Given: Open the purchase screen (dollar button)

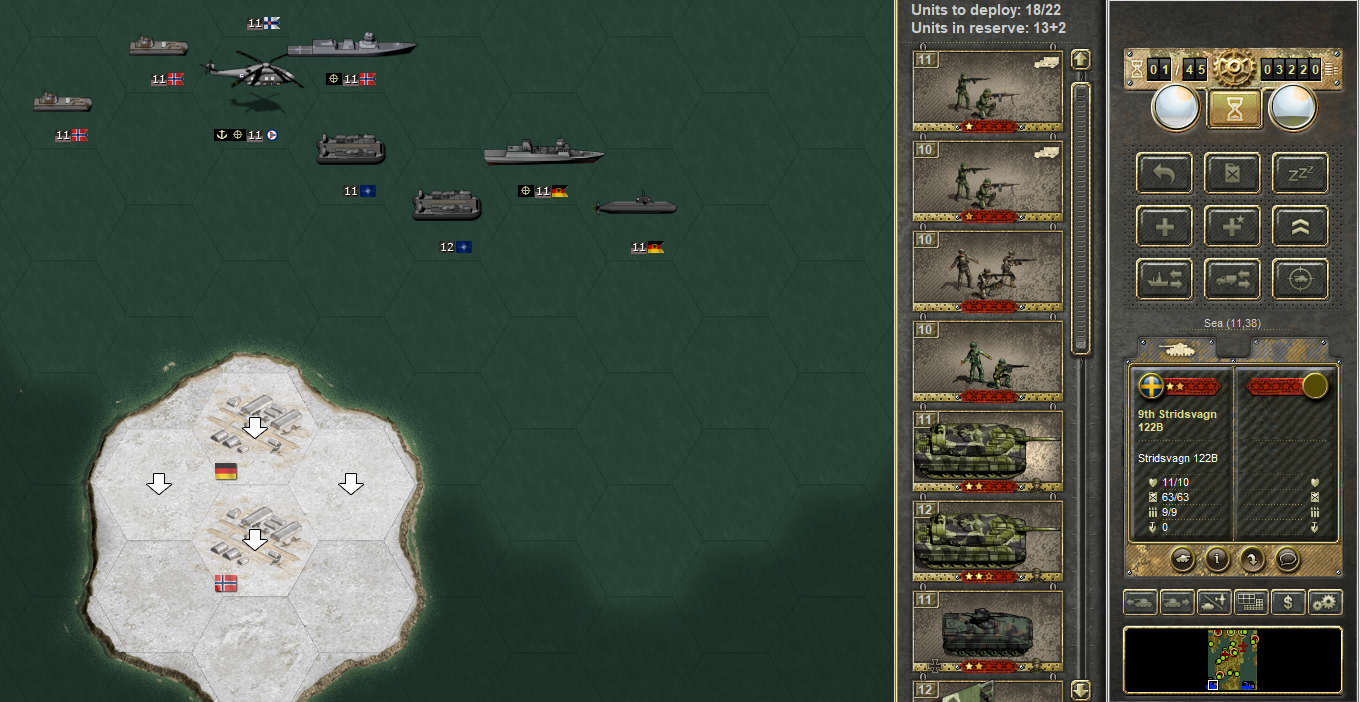Looking at the screenshot, I should tap(1288, 602).
